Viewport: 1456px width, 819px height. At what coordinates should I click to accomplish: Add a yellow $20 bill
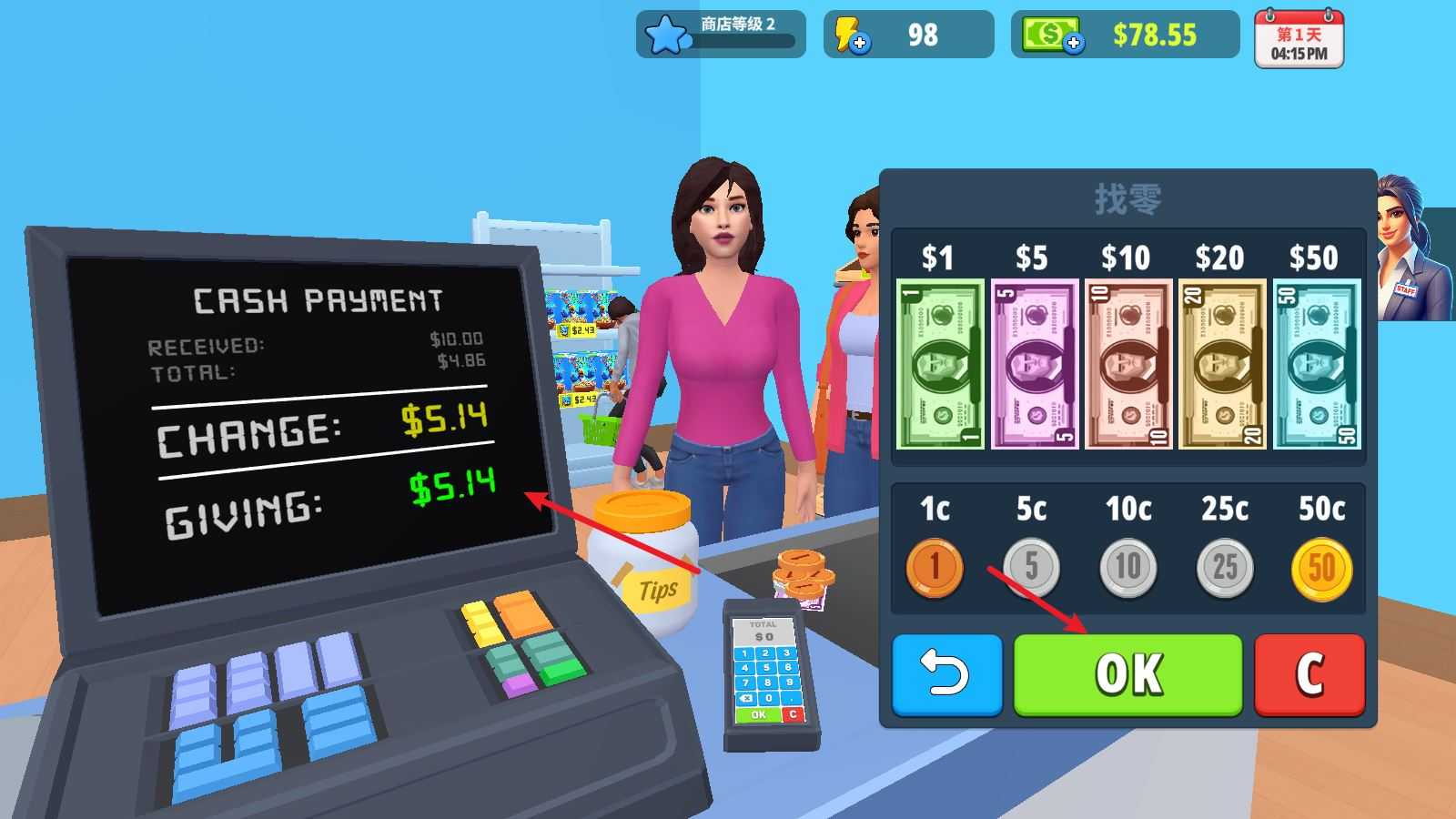point(1221,364)
